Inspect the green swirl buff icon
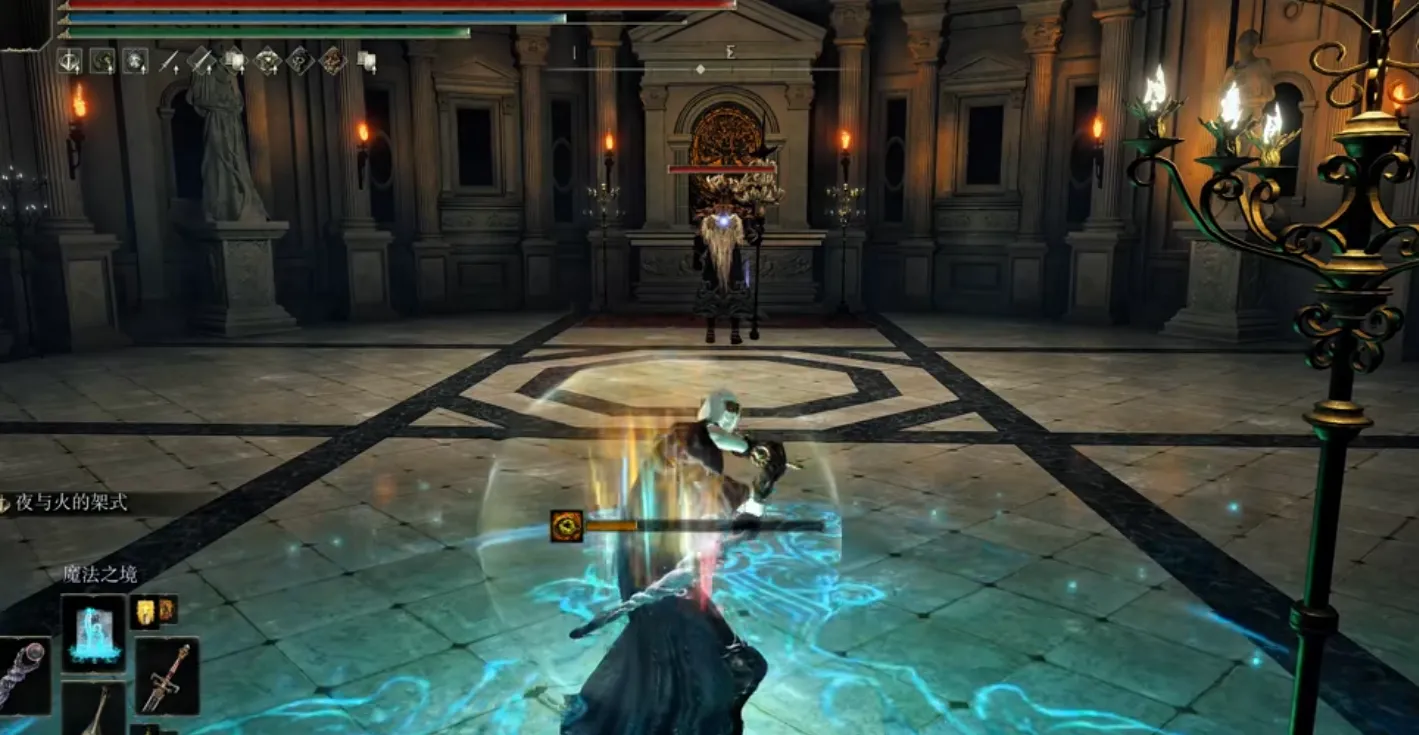Image resolution: width=1419 pixels, height=735 pixels. [x=102, y=61]
